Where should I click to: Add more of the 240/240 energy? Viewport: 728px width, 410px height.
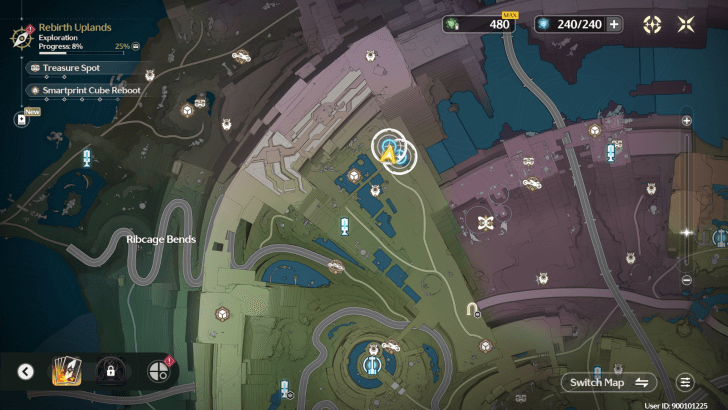tap(614, 25)
